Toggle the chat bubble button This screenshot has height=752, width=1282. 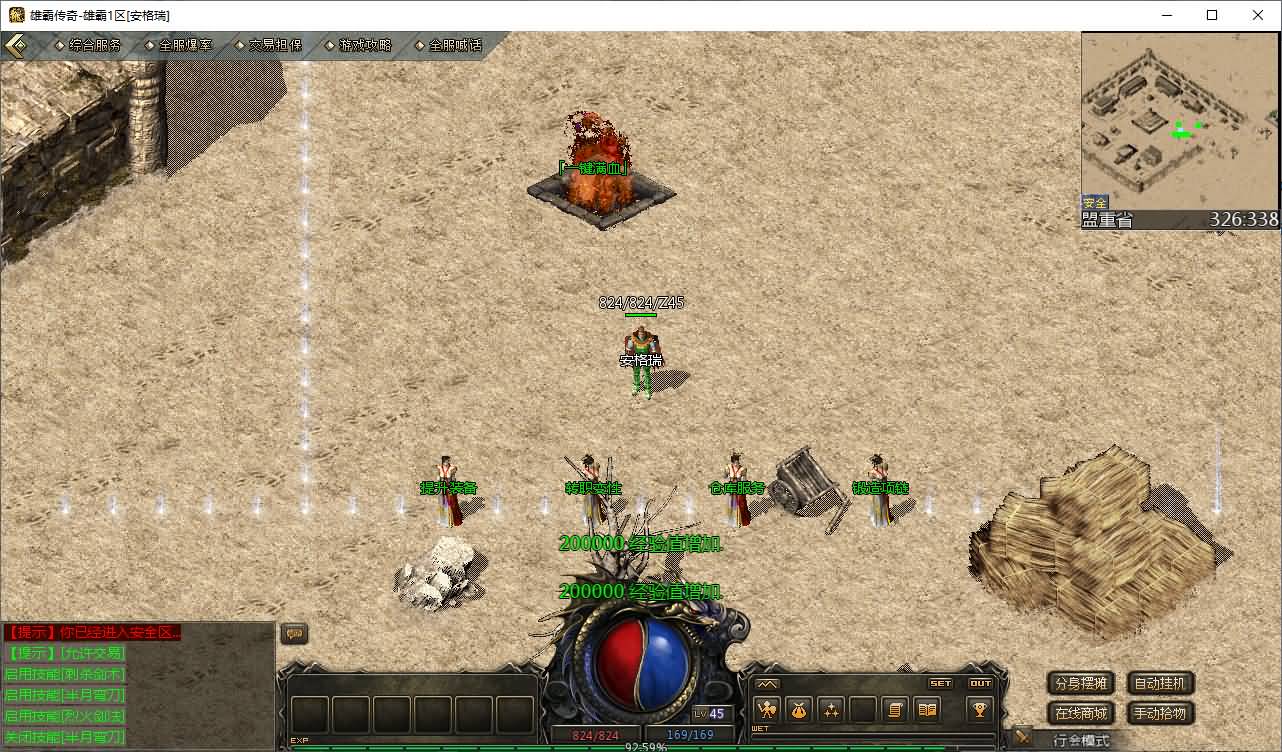click(x=294, y=633)
